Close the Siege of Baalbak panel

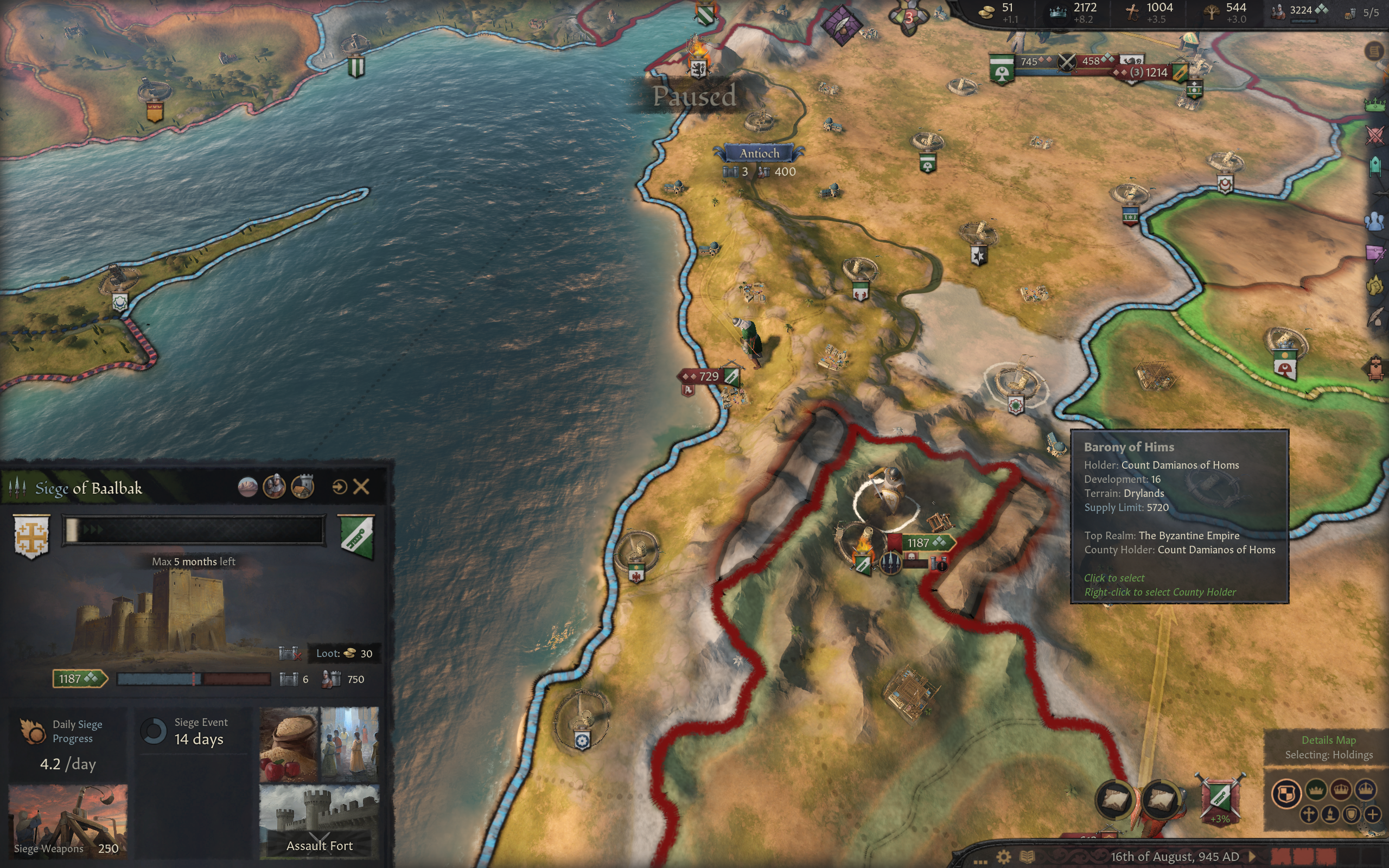point(361,487)
